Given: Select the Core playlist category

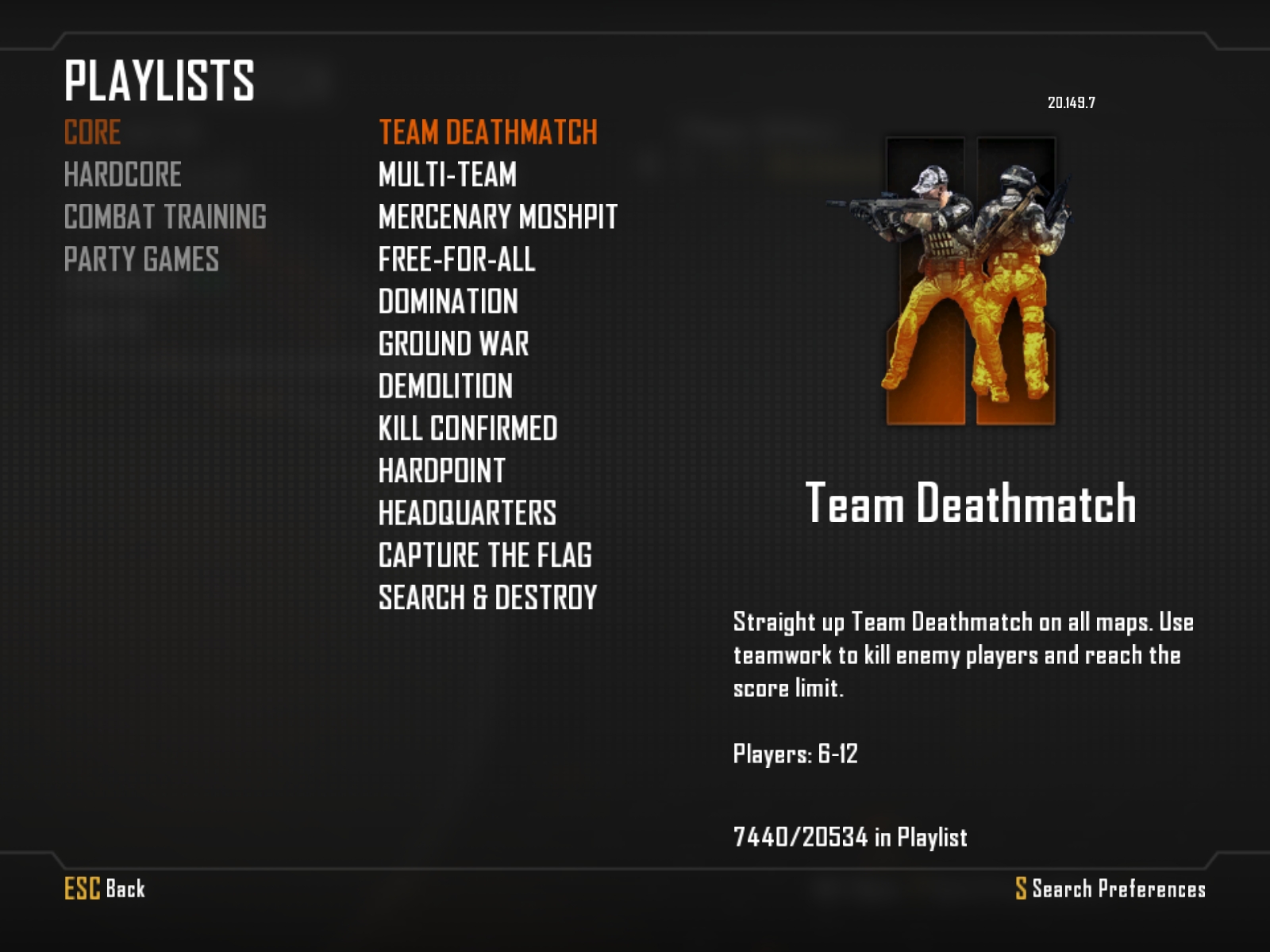Looking at the screenshot, I should (92, 132).
